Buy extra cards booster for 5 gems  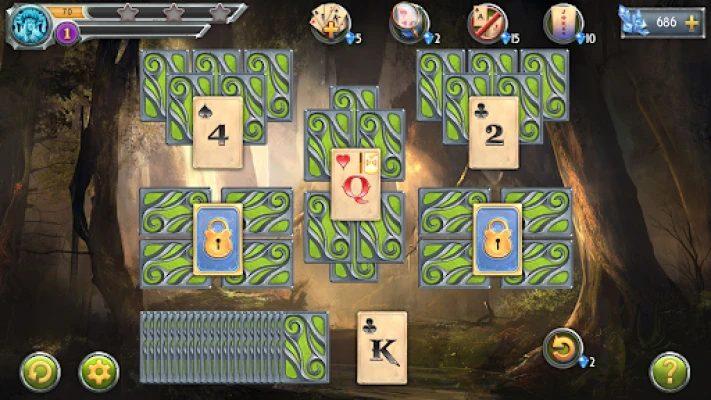[330, 21]
